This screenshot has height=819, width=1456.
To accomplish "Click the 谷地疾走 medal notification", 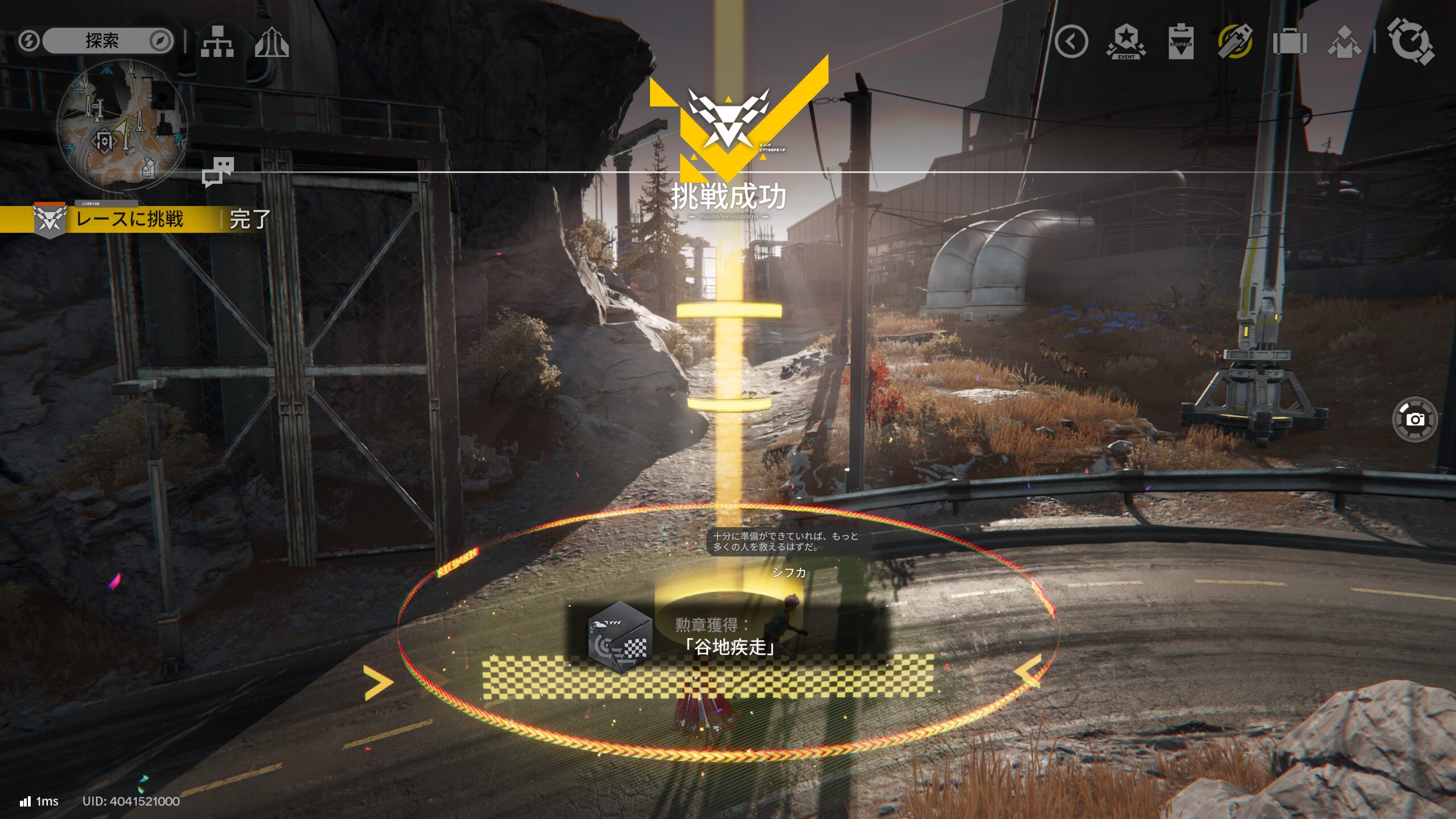I will click(x=727, y=636).
